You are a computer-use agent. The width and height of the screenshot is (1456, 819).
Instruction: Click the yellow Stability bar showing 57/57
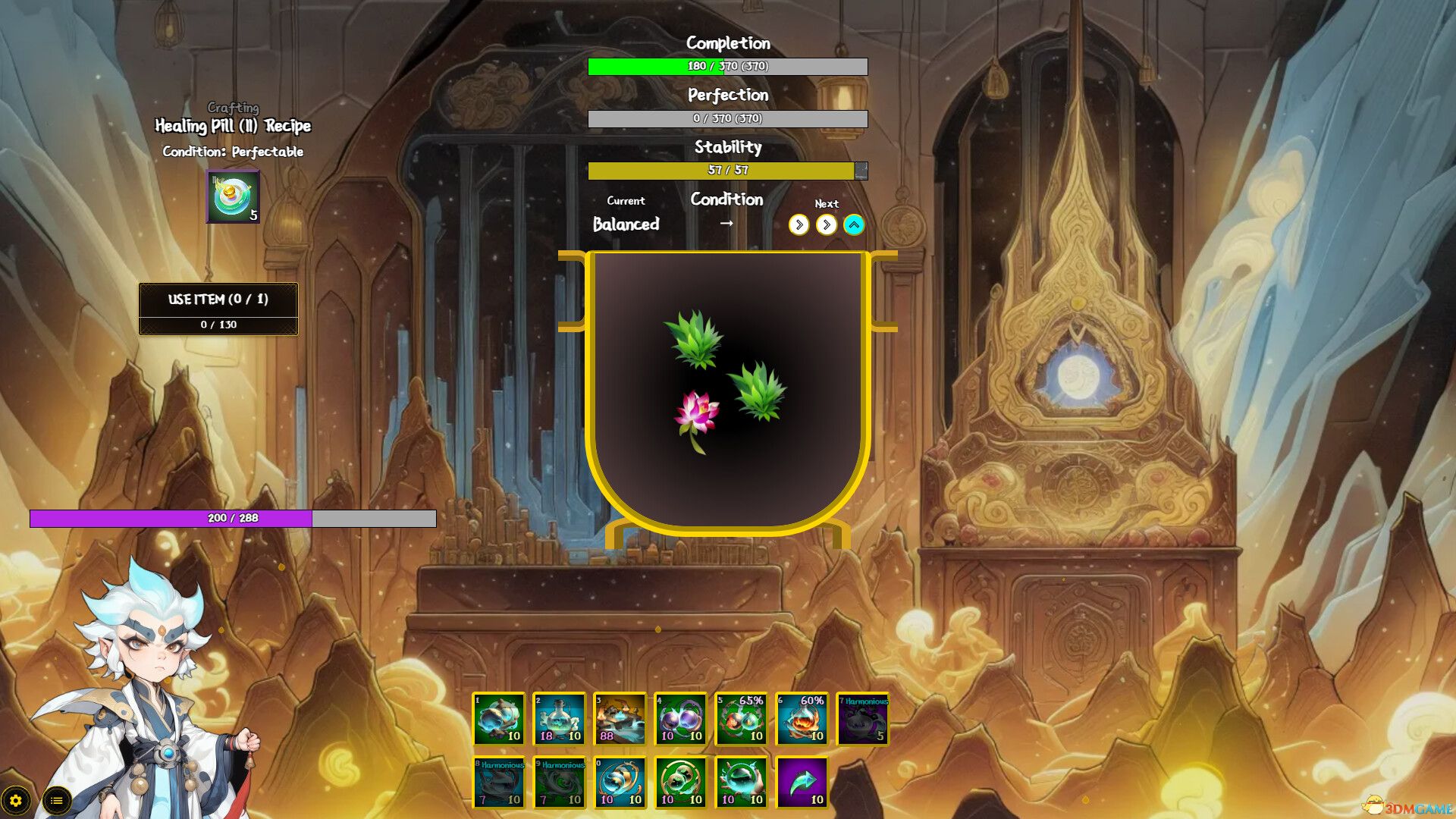pyautogui.click(x=726, y=171)
